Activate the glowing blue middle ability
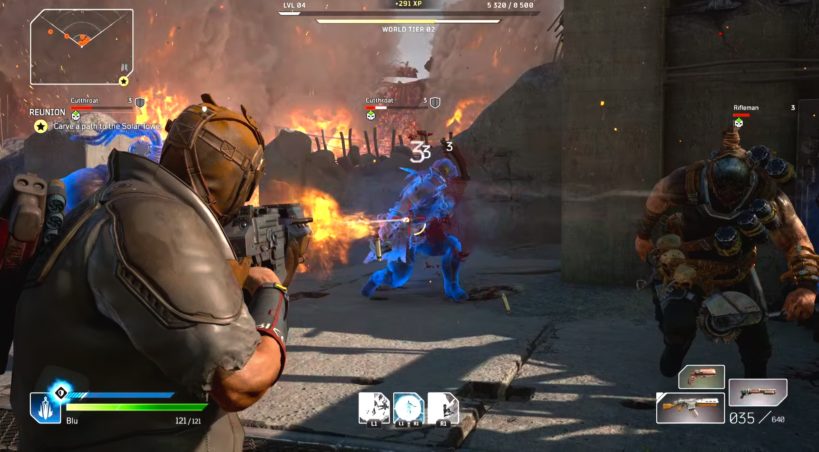 (408, 407)
